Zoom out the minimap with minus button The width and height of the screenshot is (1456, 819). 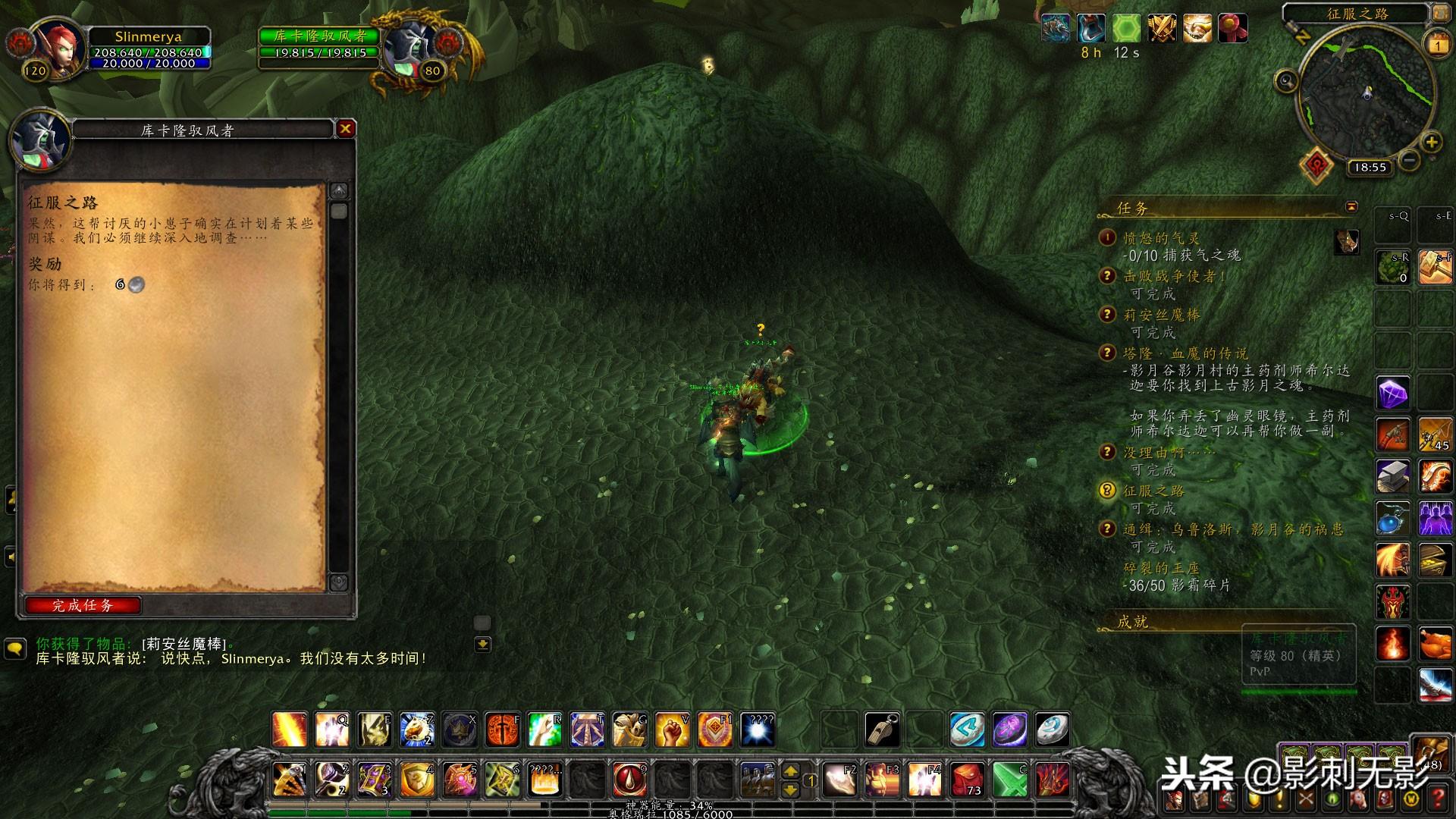pyautogui.click(x=1409, y=160)
